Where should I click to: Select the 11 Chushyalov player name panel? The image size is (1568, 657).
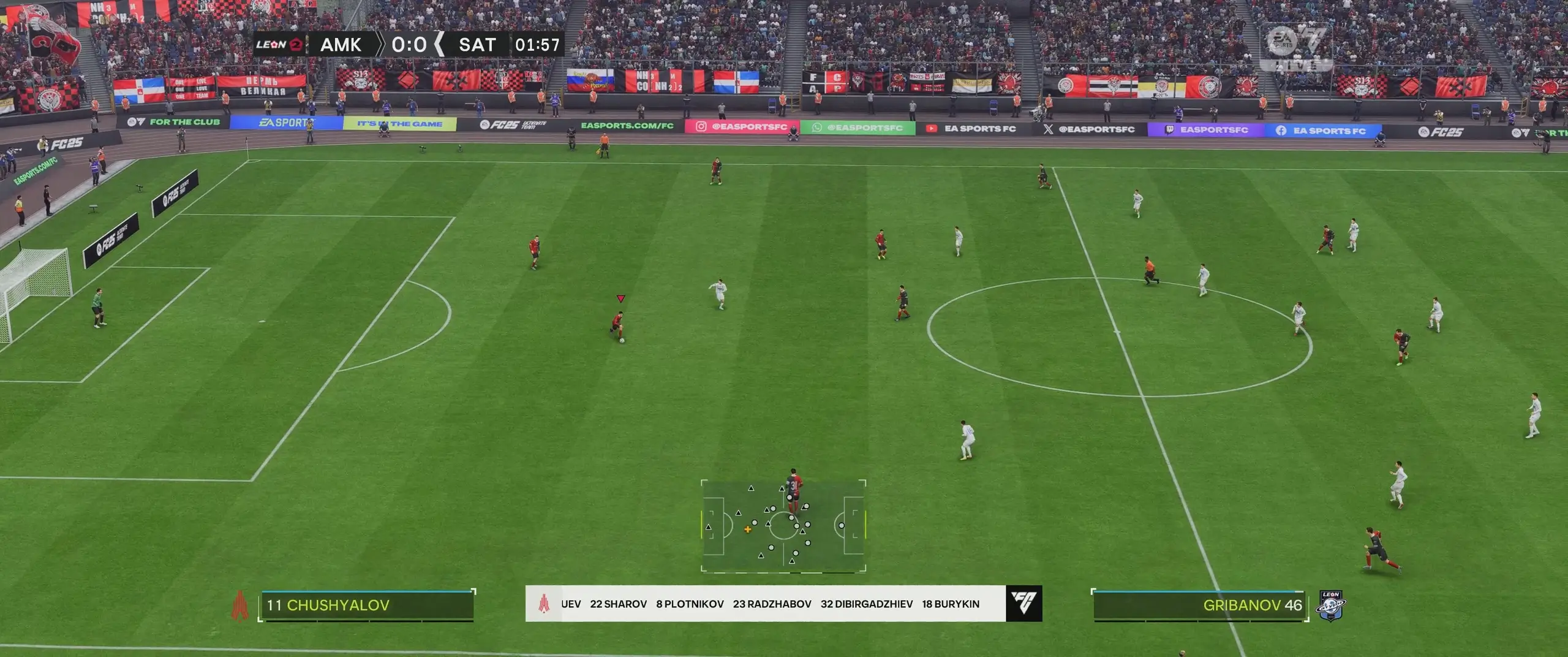click(x=366, y=606)
